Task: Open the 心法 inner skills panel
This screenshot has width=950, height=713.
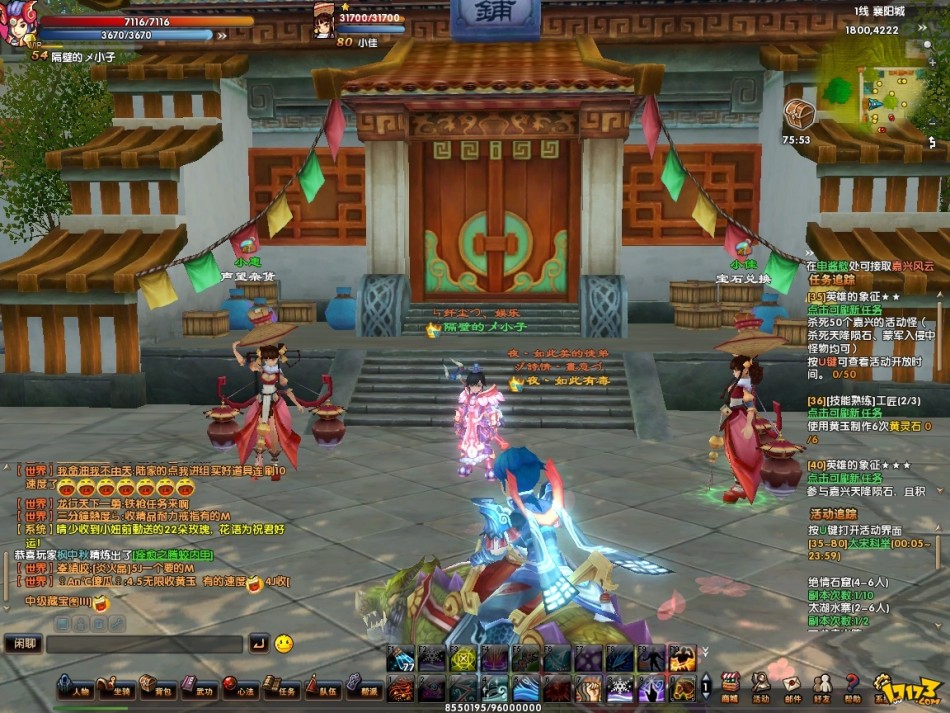Action: coord(240,690)
